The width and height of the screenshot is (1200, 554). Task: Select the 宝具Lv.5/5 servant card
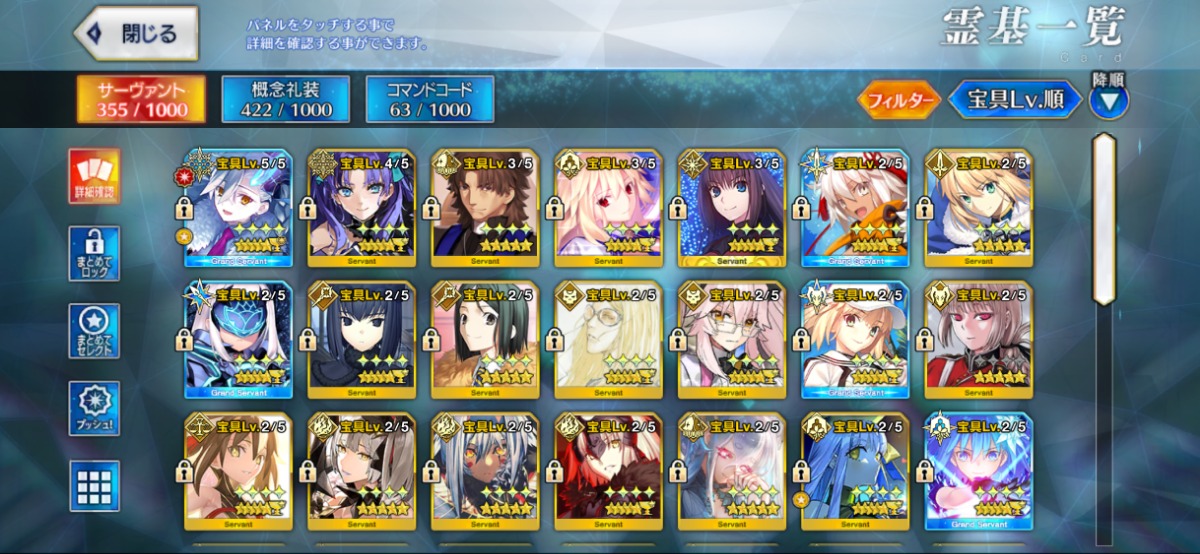click(237, 209)
